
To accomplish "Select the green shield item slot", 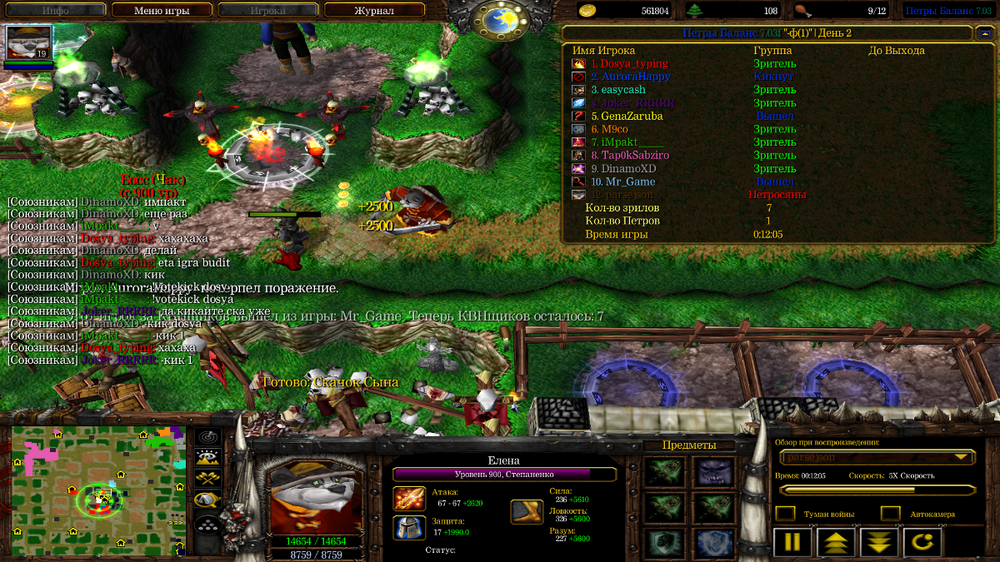I will coord(663,543).
